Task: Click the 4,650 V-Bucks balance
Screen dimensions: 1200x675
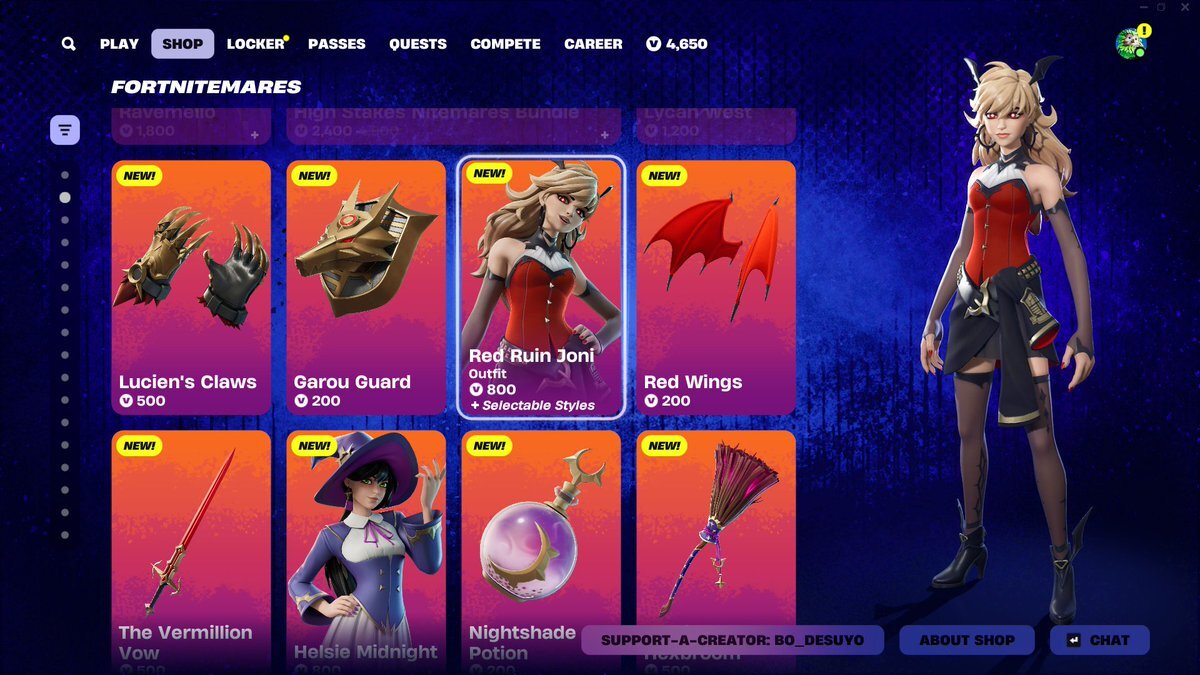Action: pos(677,44)
